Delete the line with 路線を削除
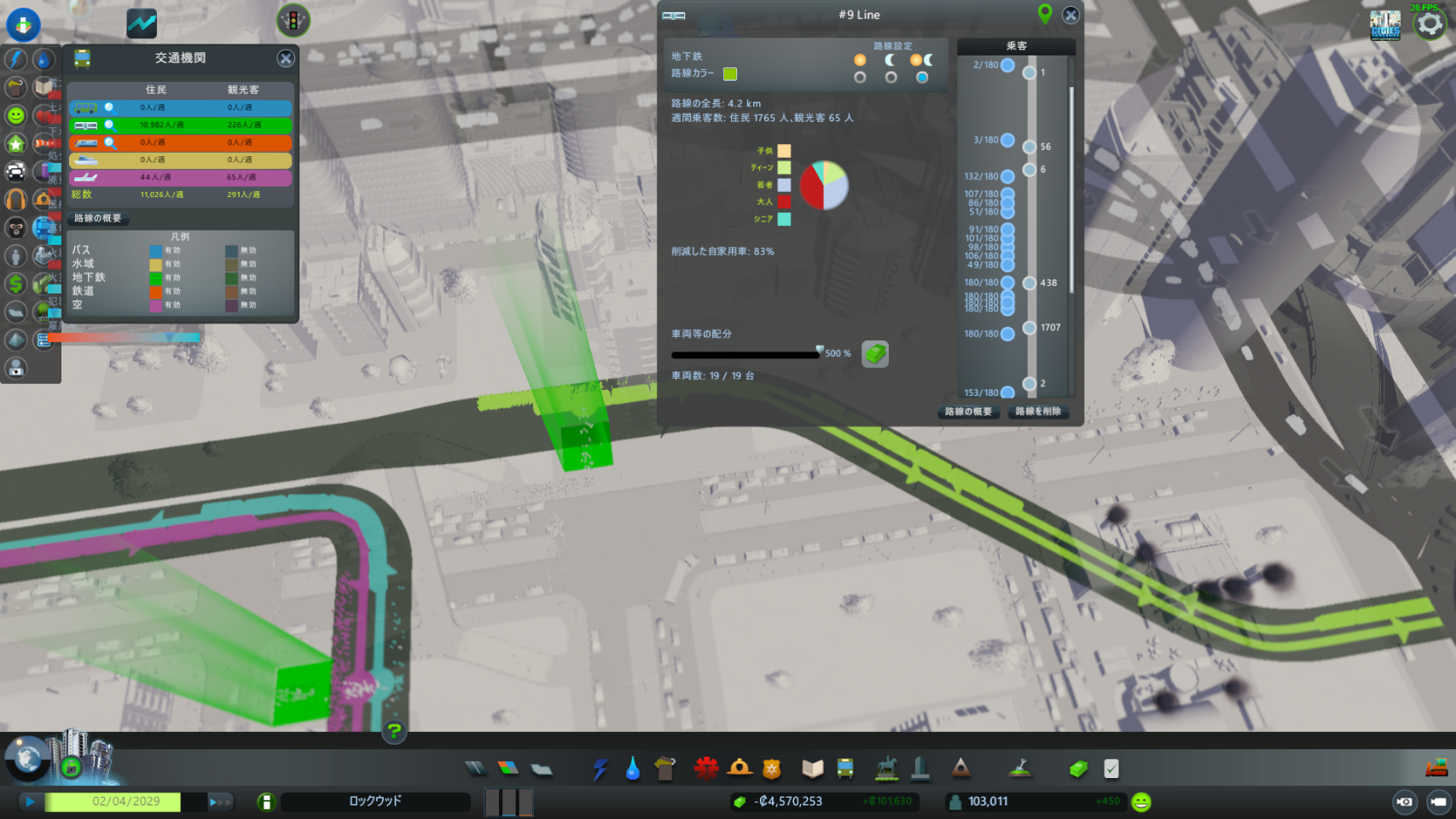 [x=1038, y=411]
